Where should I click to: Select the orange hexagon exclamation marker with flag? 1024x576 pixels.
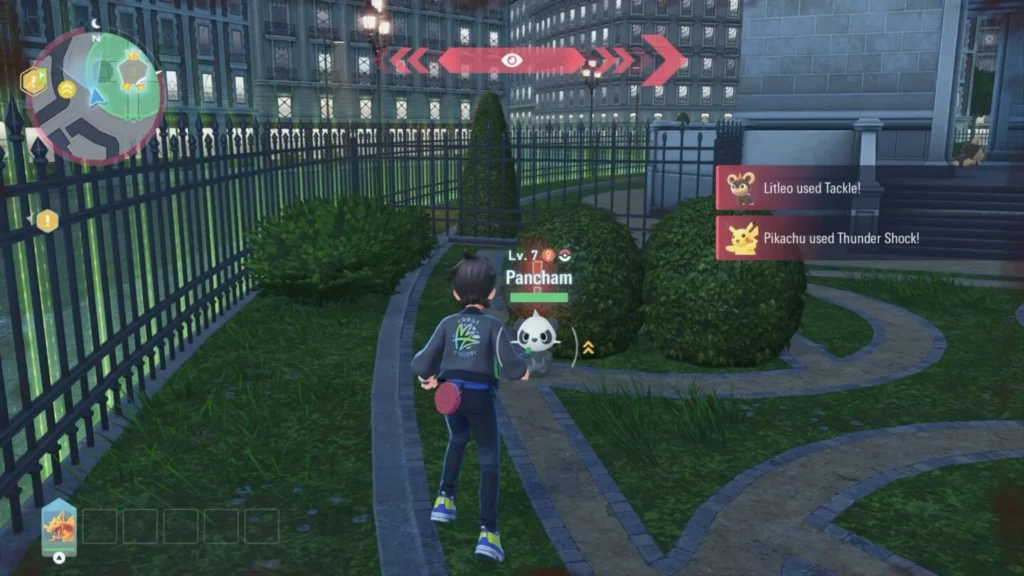pos(36,81)
